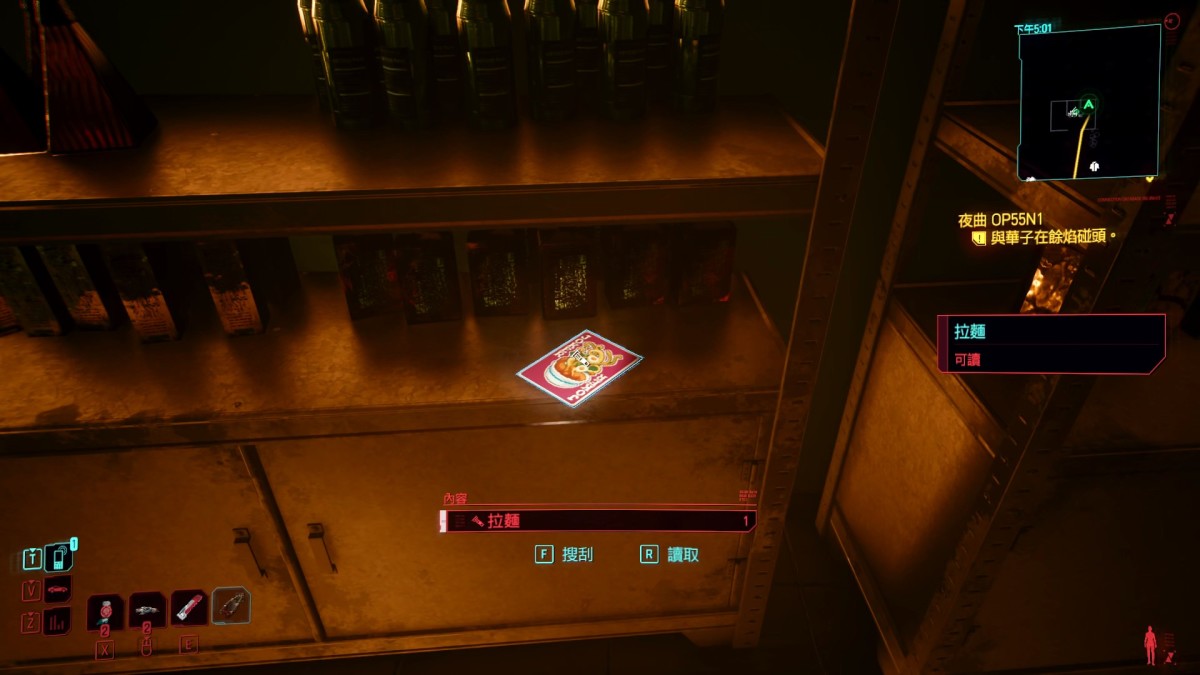Screen dimensions: 1200x675
Task: Open the phone icon with notification badge
Action: tap(59, 557)
